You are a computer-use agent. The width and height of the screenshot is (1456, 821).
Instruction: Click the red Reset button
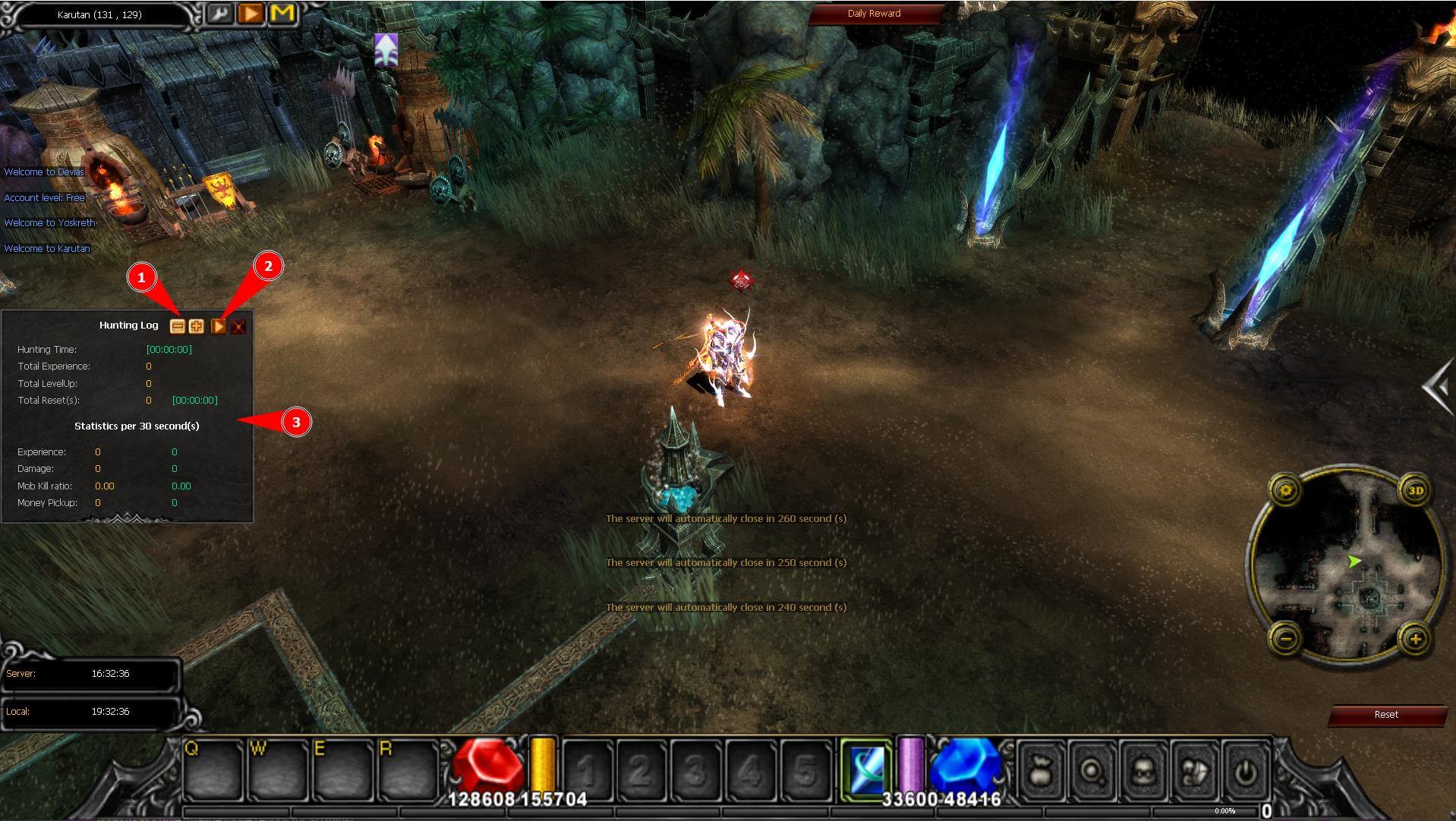coord(1385,715)
